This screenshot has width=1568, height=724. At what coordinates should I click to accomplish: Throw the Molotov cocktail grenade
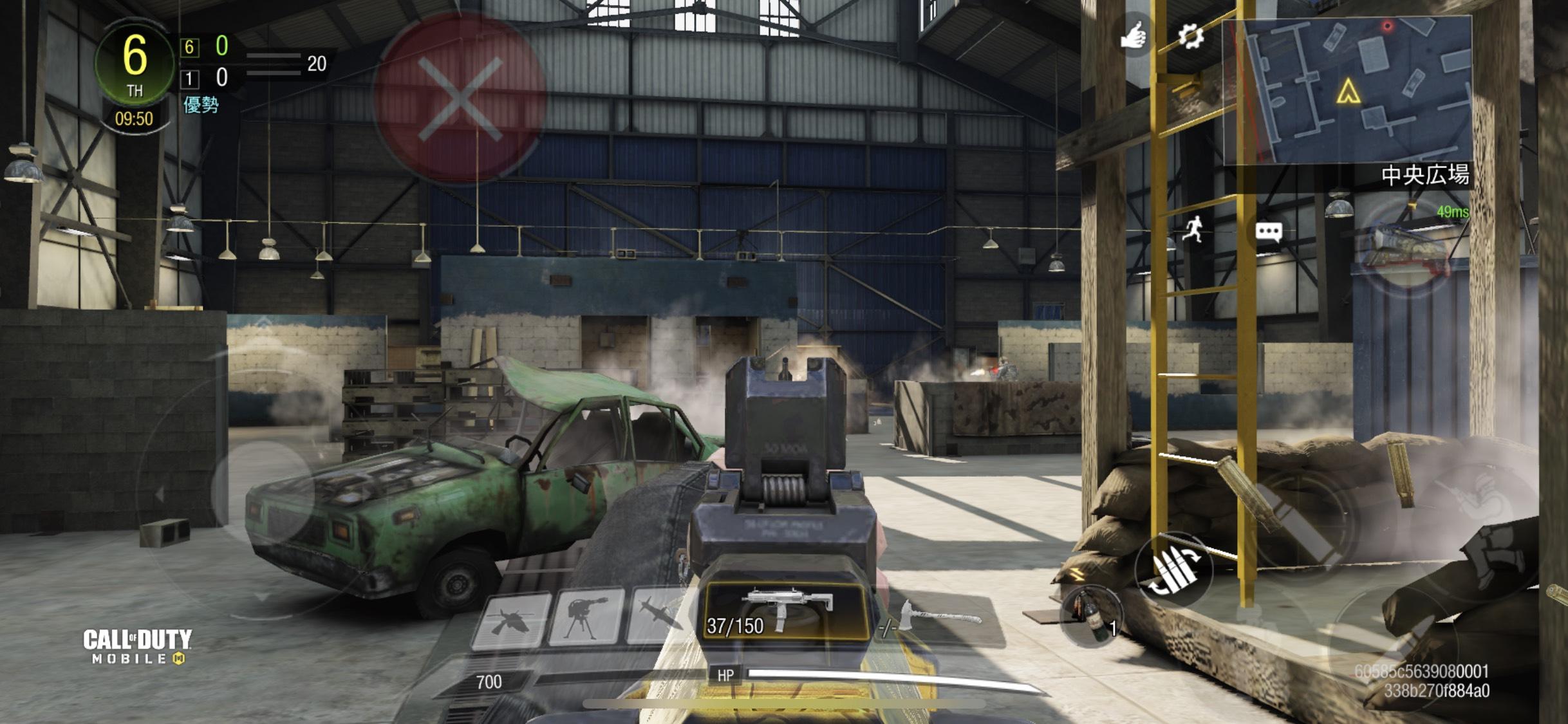(x=1092, y=615)
